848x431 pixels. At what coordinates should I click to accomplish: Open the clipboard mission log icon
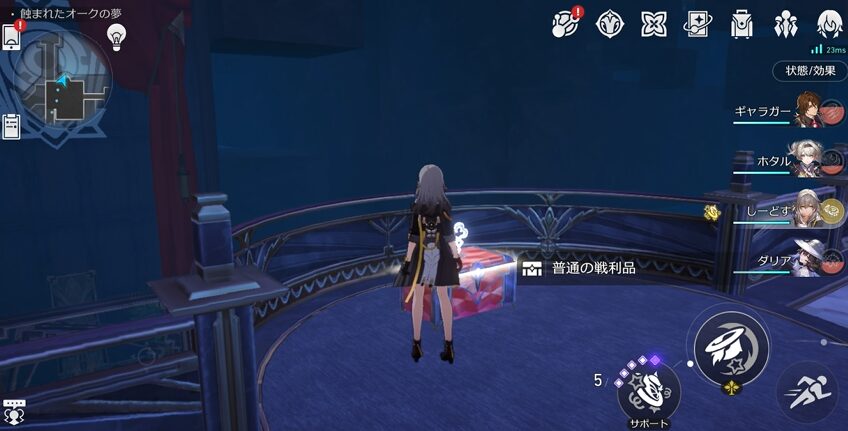tap(12, 126)
